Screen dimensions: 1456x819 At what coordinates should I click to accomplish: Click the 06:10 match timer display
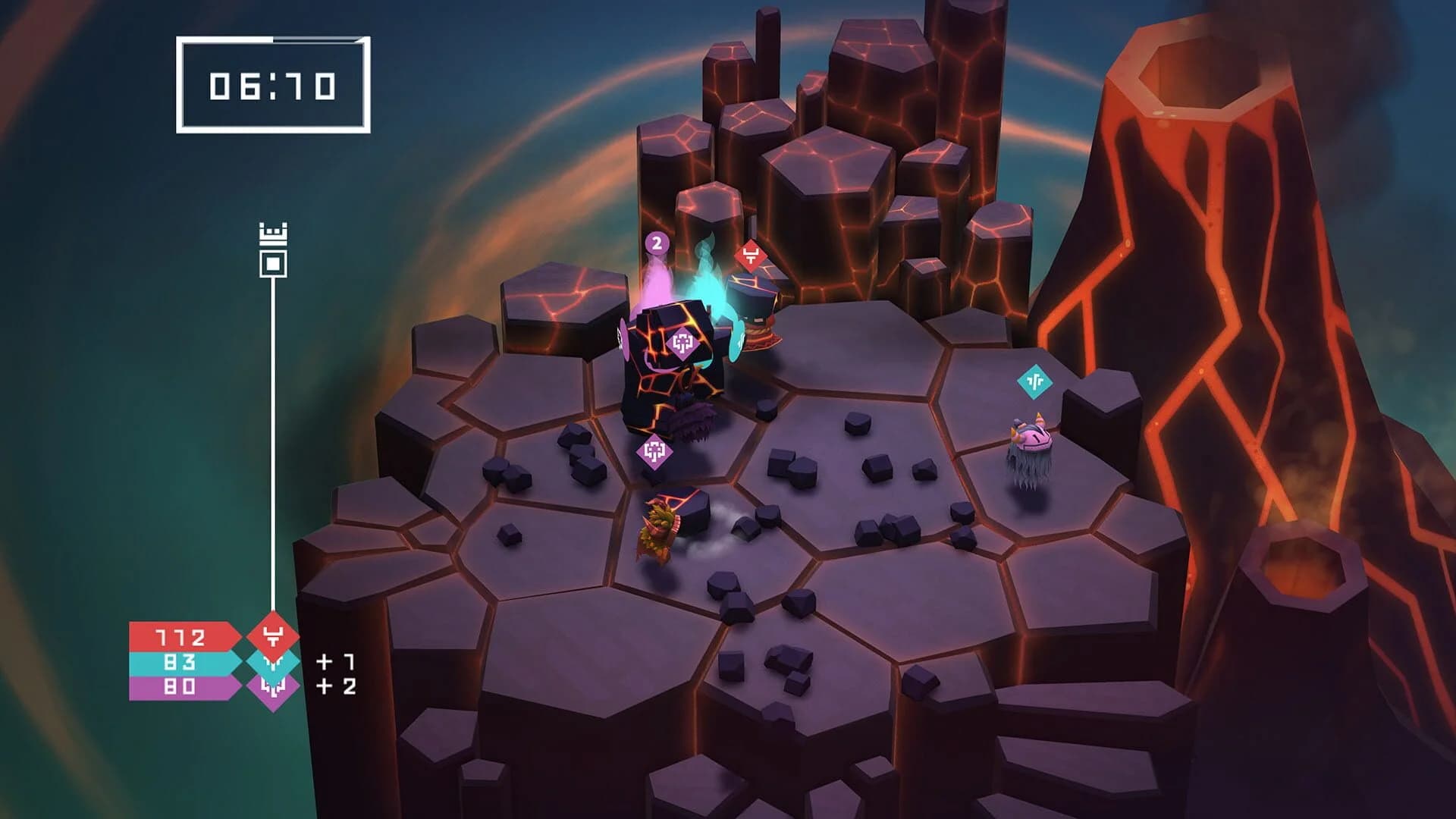pos(271,85)
